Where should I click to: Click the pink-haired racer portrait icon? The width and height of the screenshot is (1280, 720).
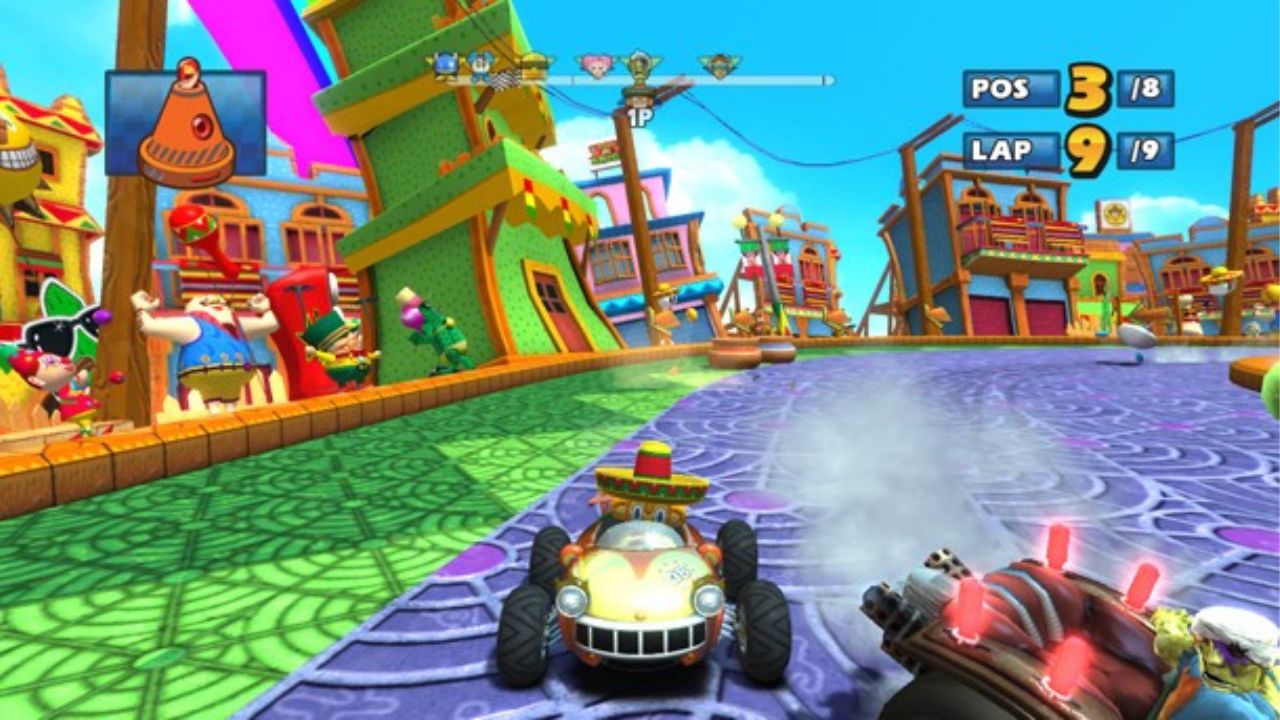tap(597, 63)
